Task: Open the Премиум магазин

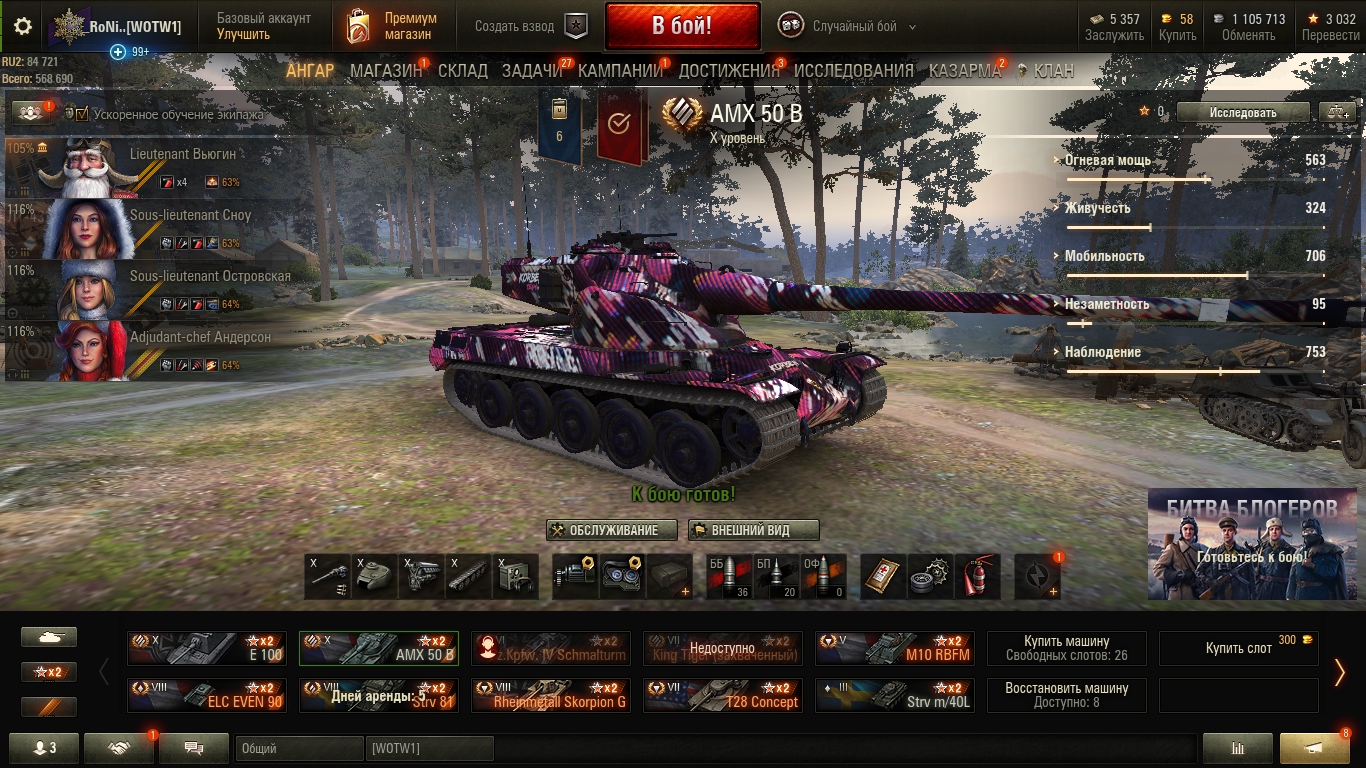Action: tap(392, 26)
